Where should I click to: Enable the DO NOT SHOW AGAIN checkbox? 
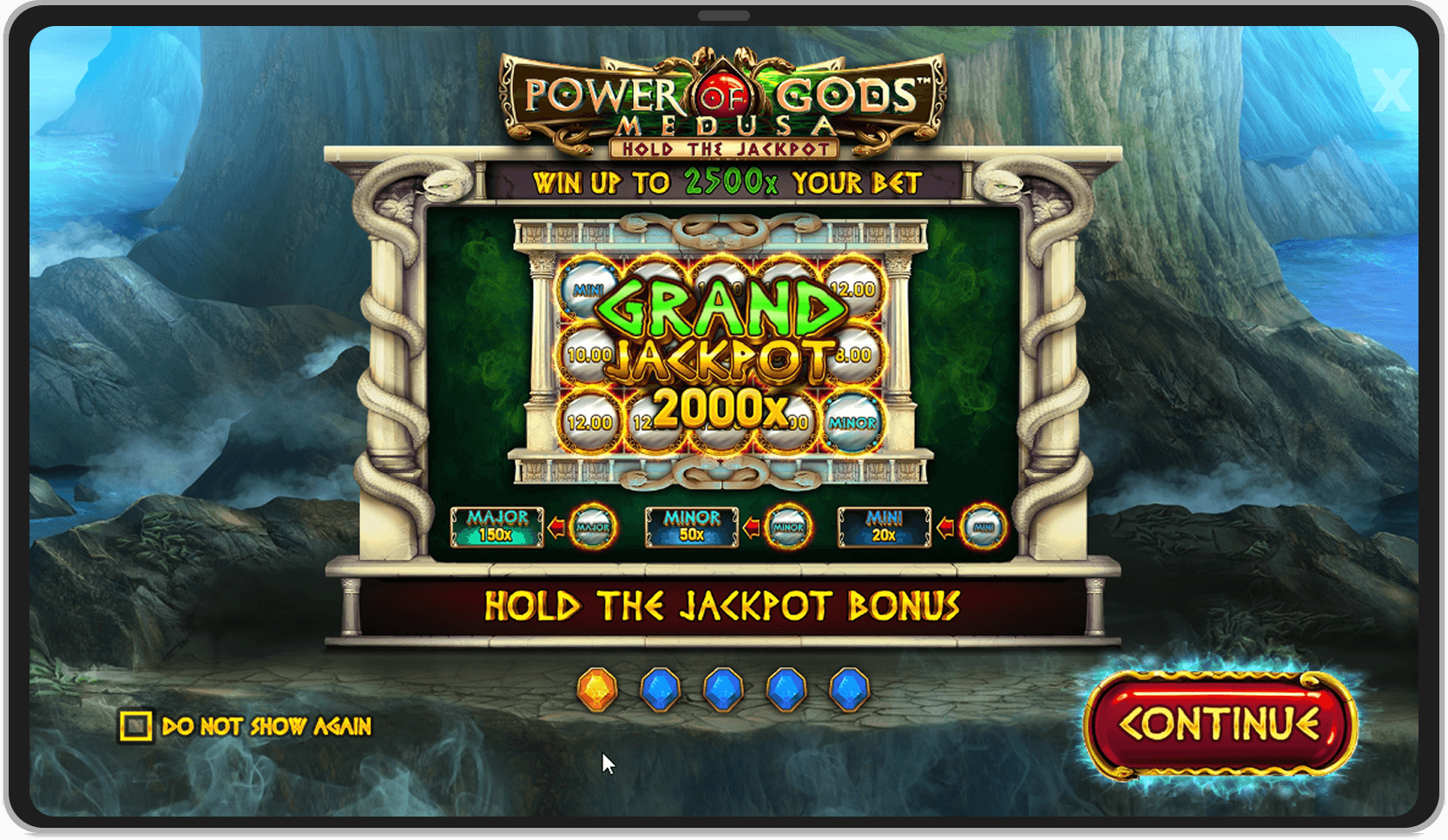click(x=135, y=725)
